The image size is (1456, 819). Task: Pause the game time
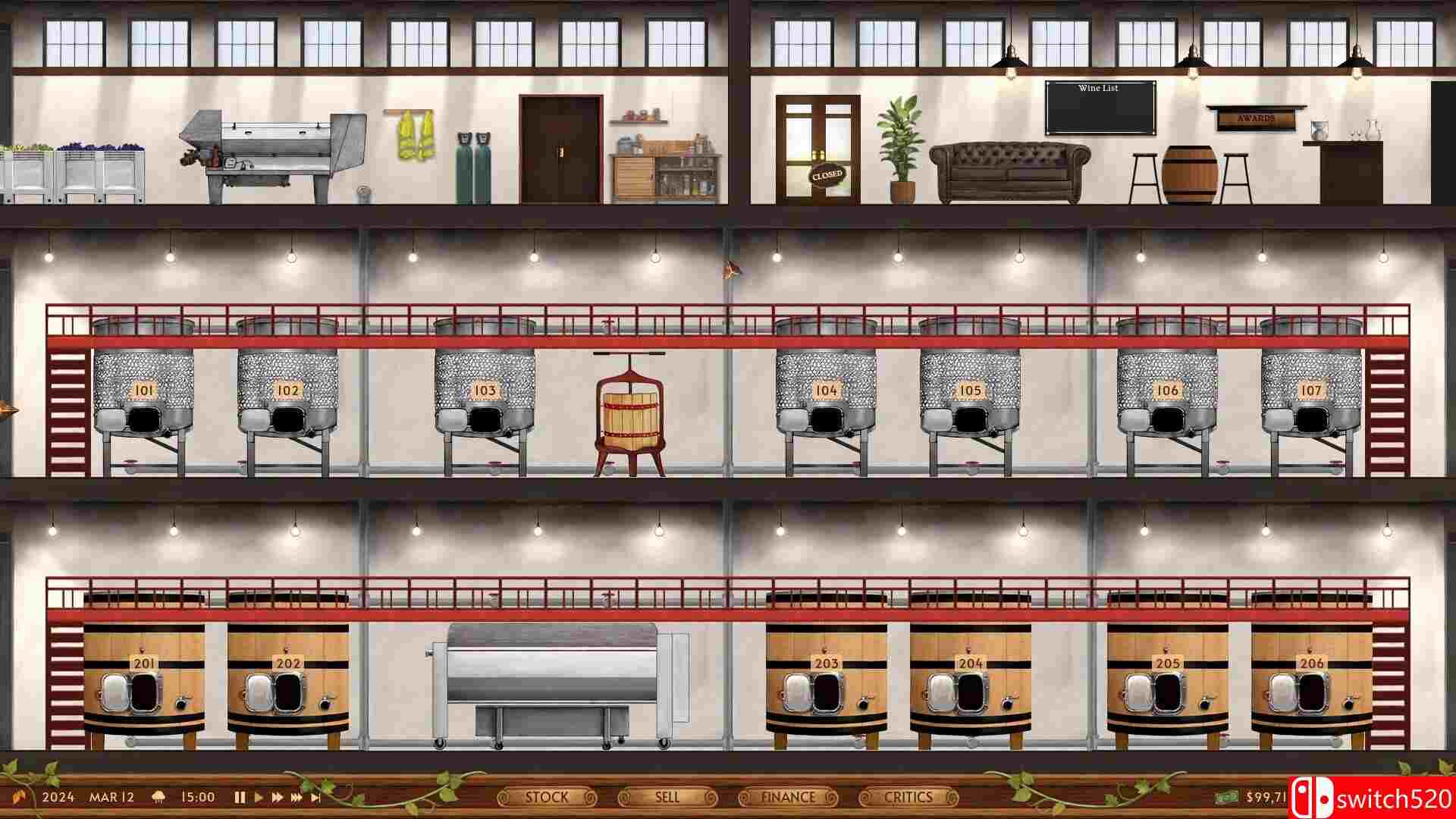click(240, 797)
